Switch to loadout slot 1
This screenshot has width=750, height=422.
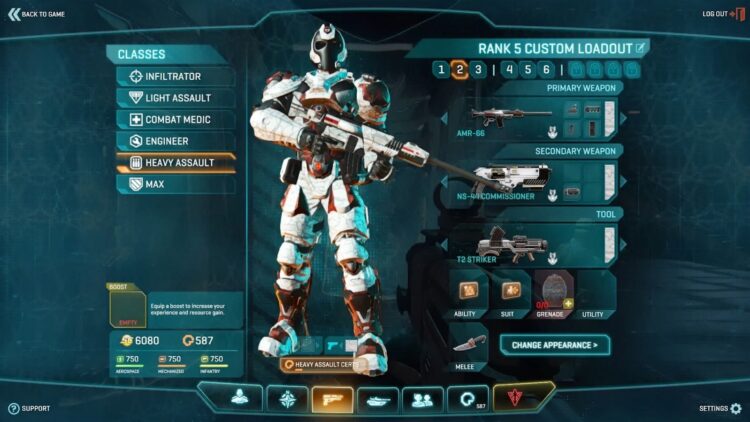441,69
